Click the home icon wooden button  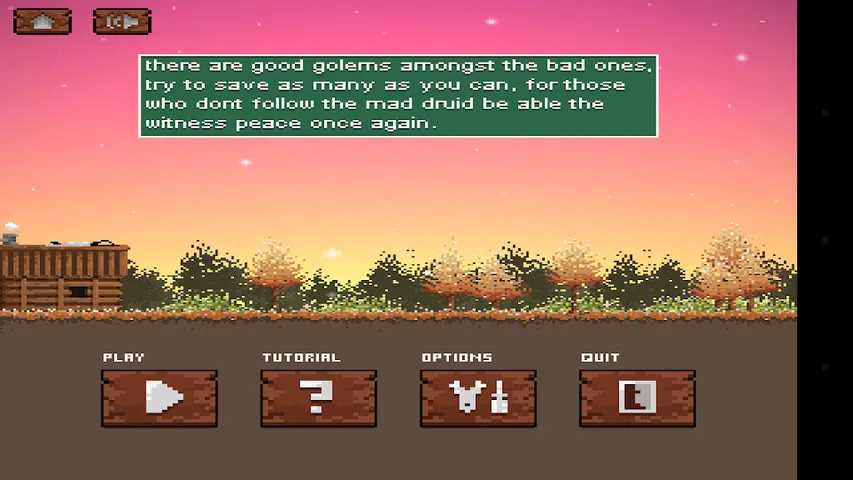click(42, 21)
